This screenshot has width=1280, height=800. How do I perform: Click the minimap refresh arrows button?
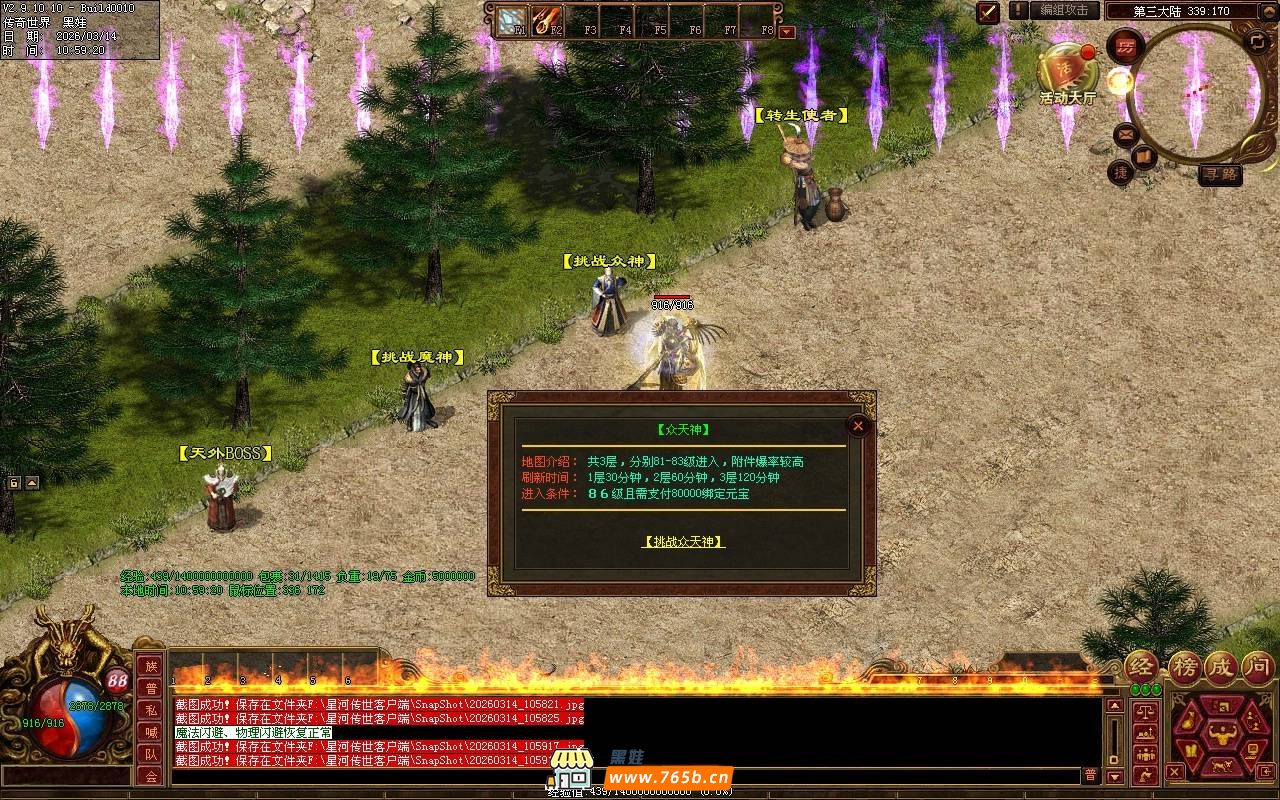pos(1257,42)
